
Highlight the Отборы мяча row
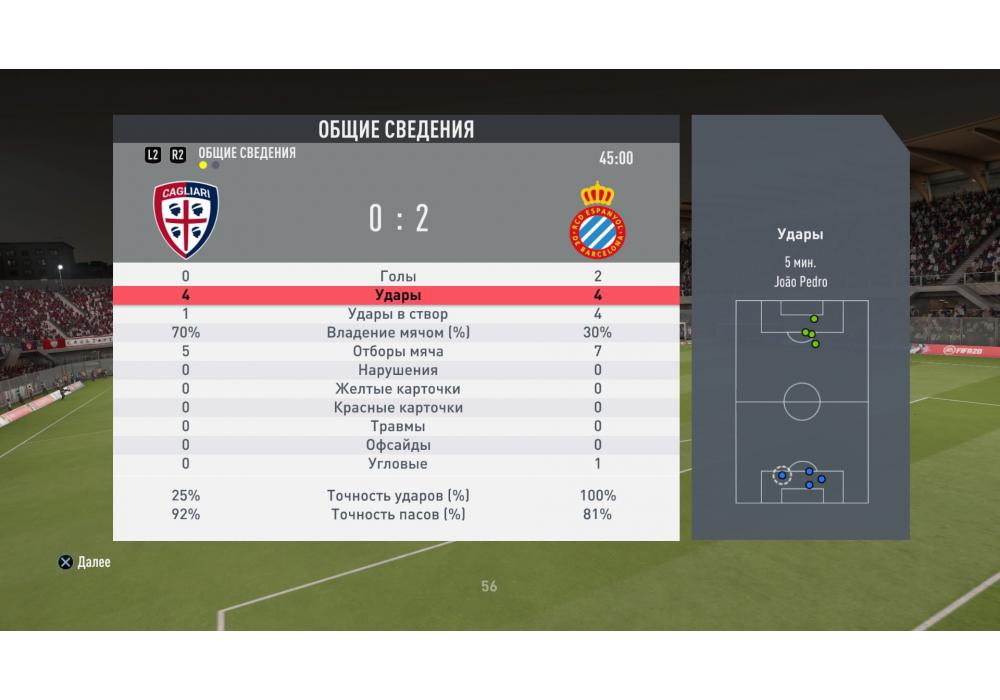click(398, 352)
